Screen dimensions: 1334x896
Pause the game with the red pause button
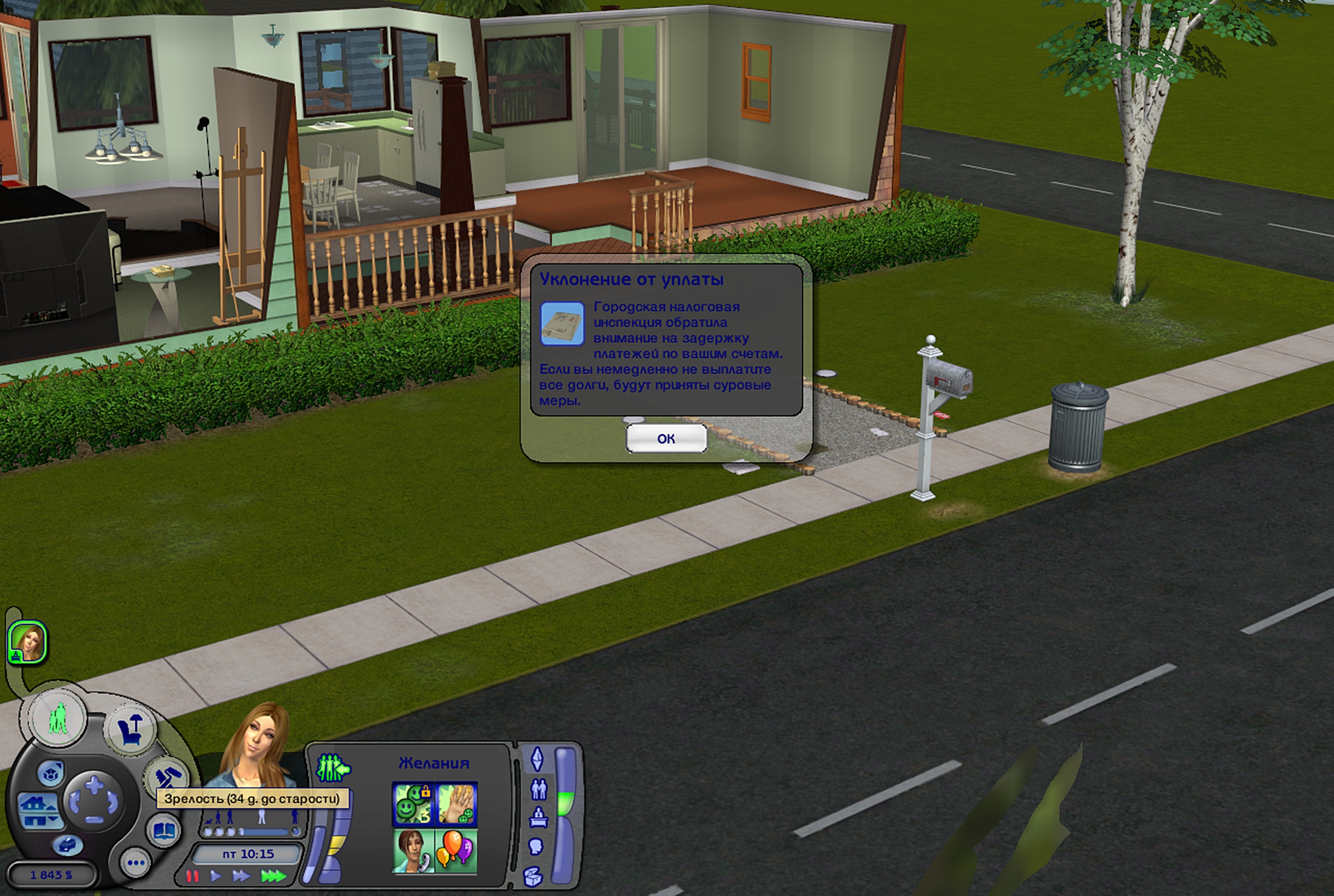(193, 876)
